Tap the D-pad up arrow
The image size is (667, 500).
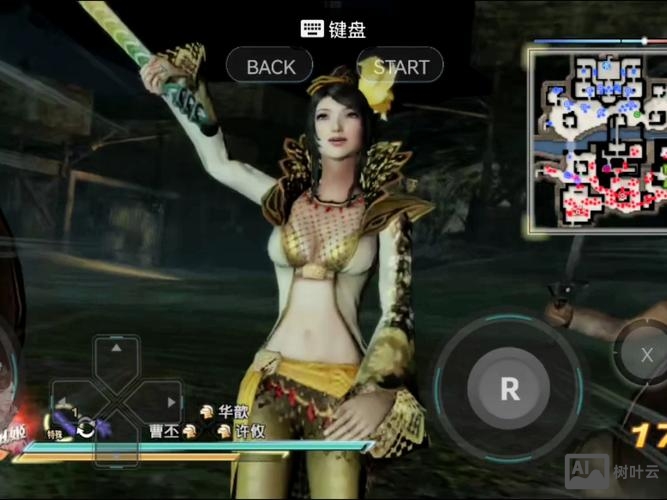point(118,349)
